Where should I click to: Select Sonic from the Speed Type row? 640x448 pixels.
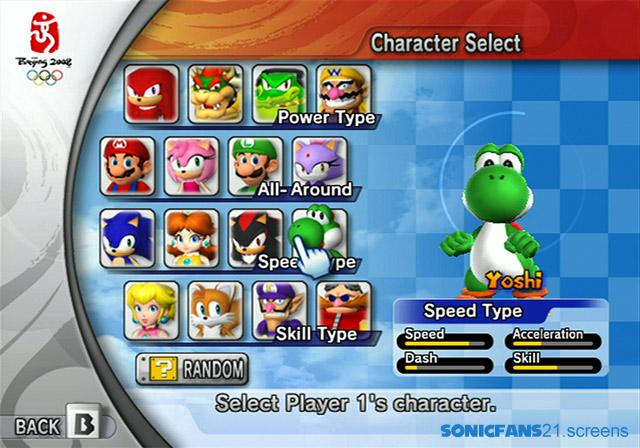pyautogui.click(x=127, y=237)
